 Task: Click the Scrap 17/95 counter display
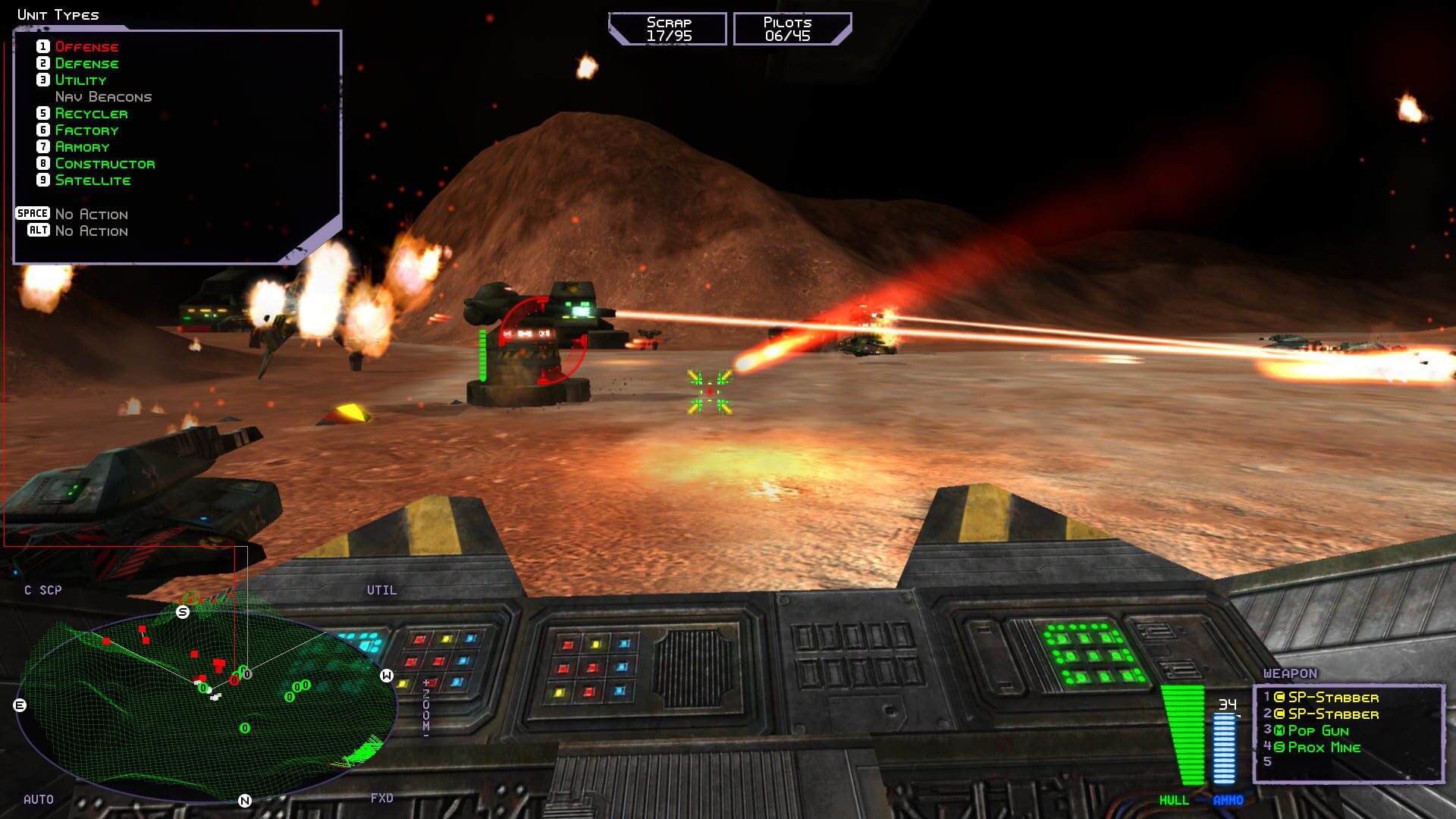(667, 28)
